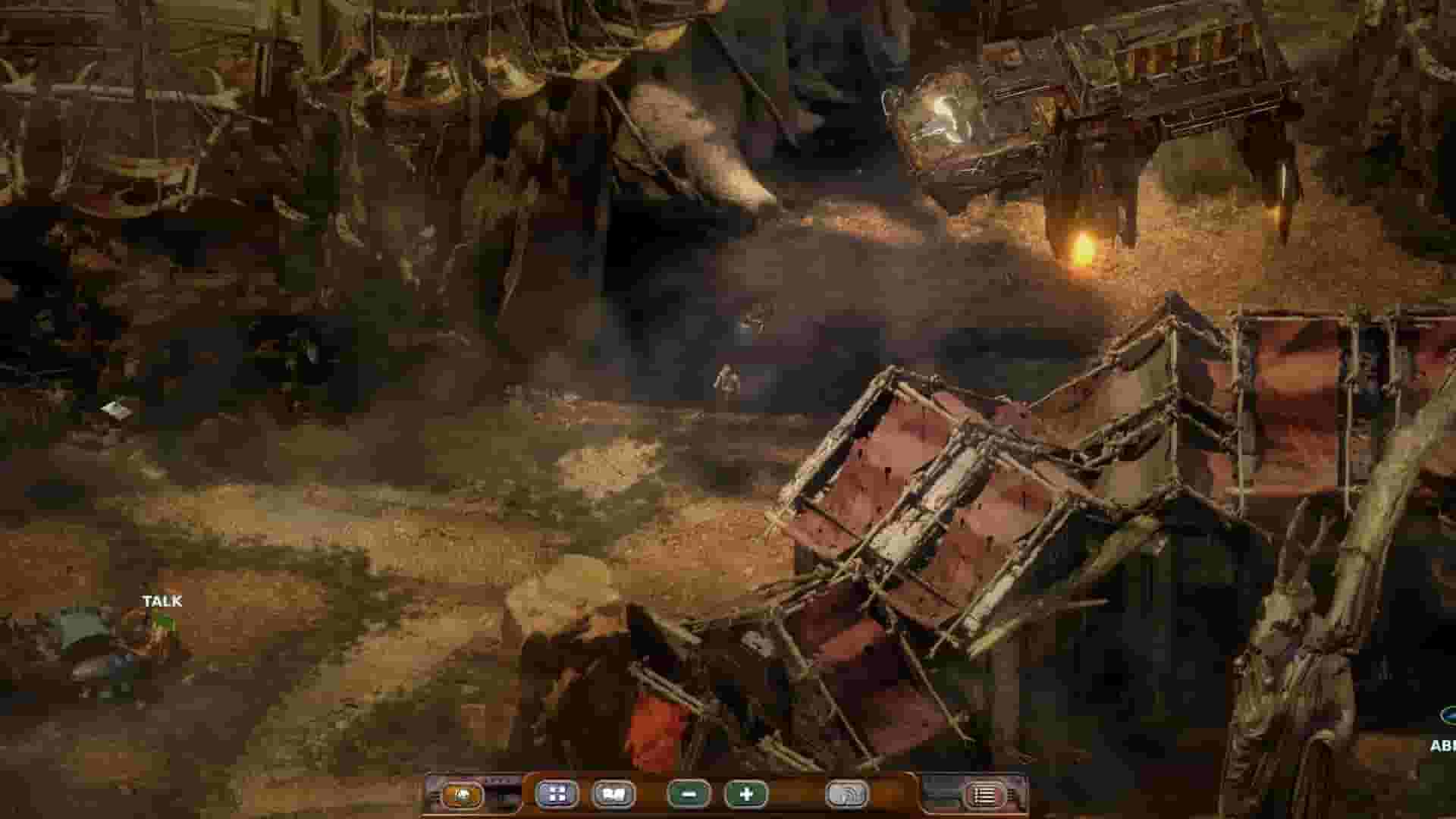Zoom in using the green plus icon

pos(746,794)
